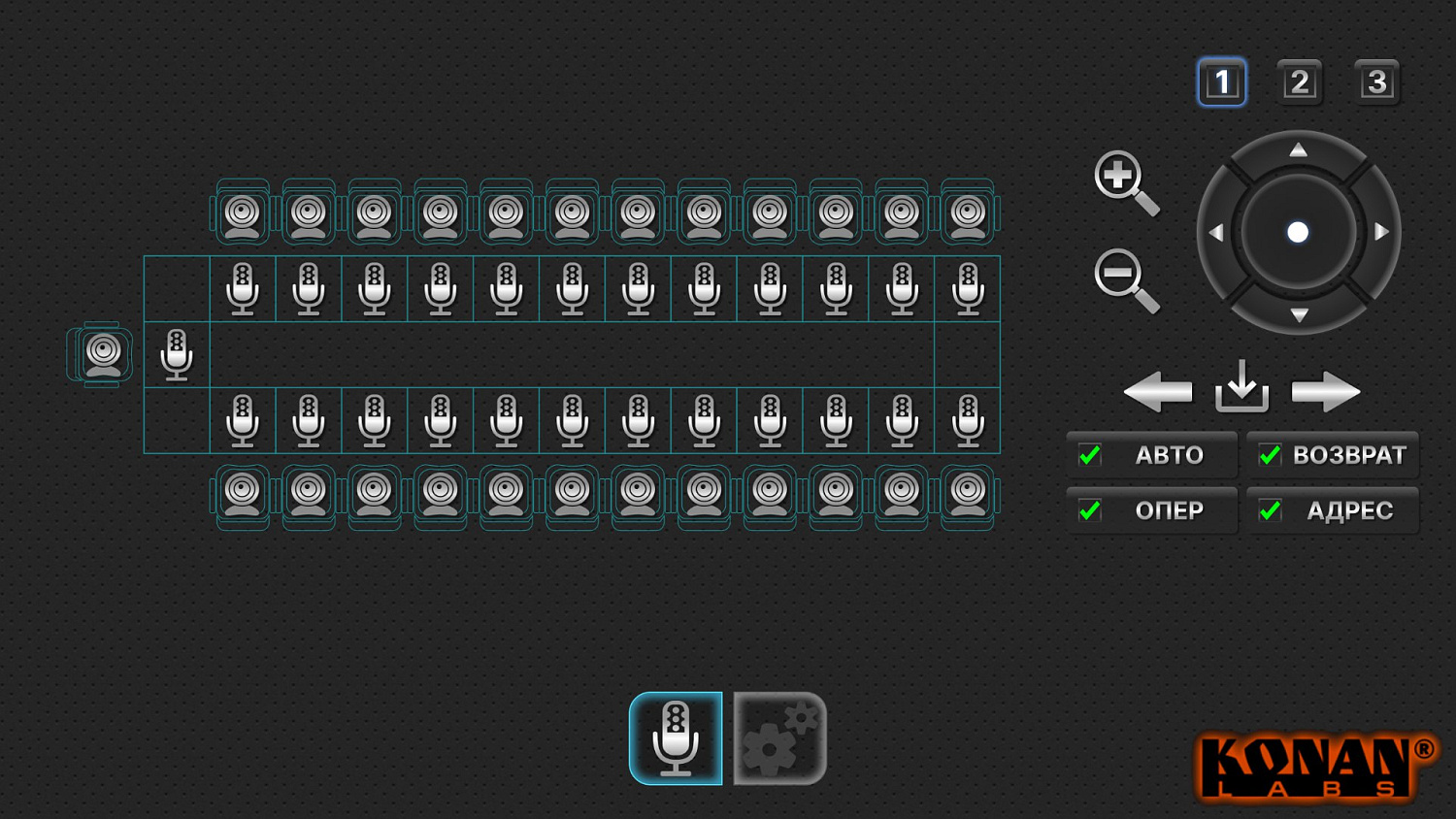The height and width of the screenshot is (819, 1456).
Task: Zoom in with the plus magnifier
Action: [1123, 180]
